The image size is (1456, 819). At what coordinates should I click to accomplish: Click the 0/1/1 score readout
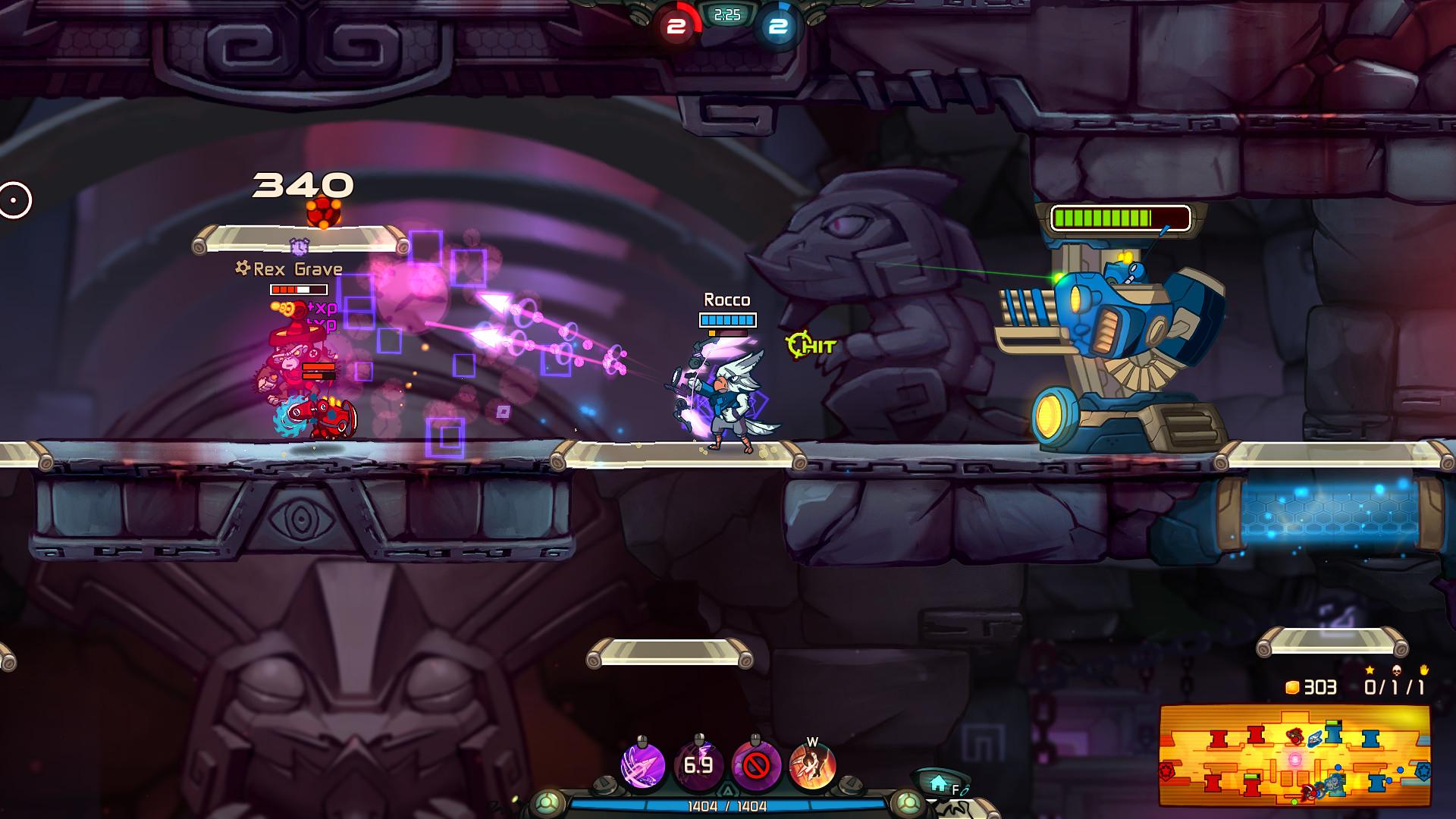(x=1395, y=688)
